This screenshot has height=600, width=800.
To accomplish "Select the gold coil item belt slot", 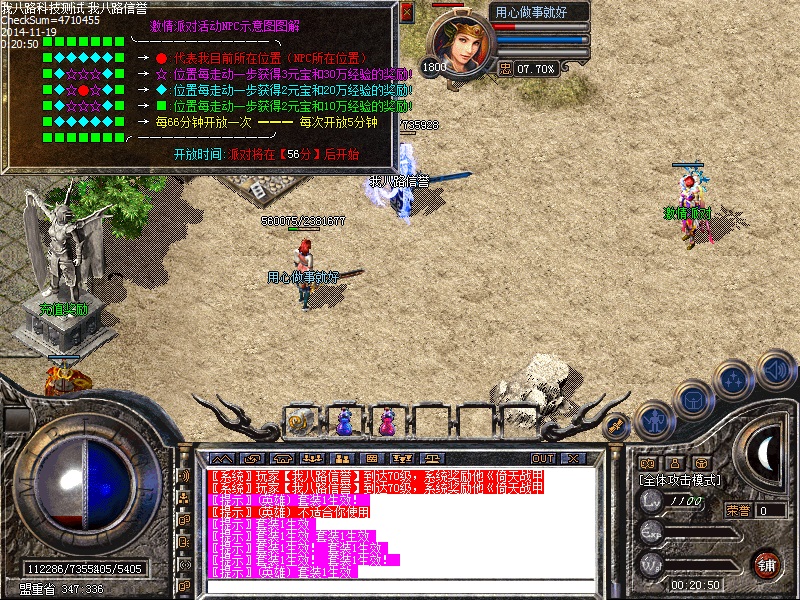I will pyautogui.click(x=299, y=421).
